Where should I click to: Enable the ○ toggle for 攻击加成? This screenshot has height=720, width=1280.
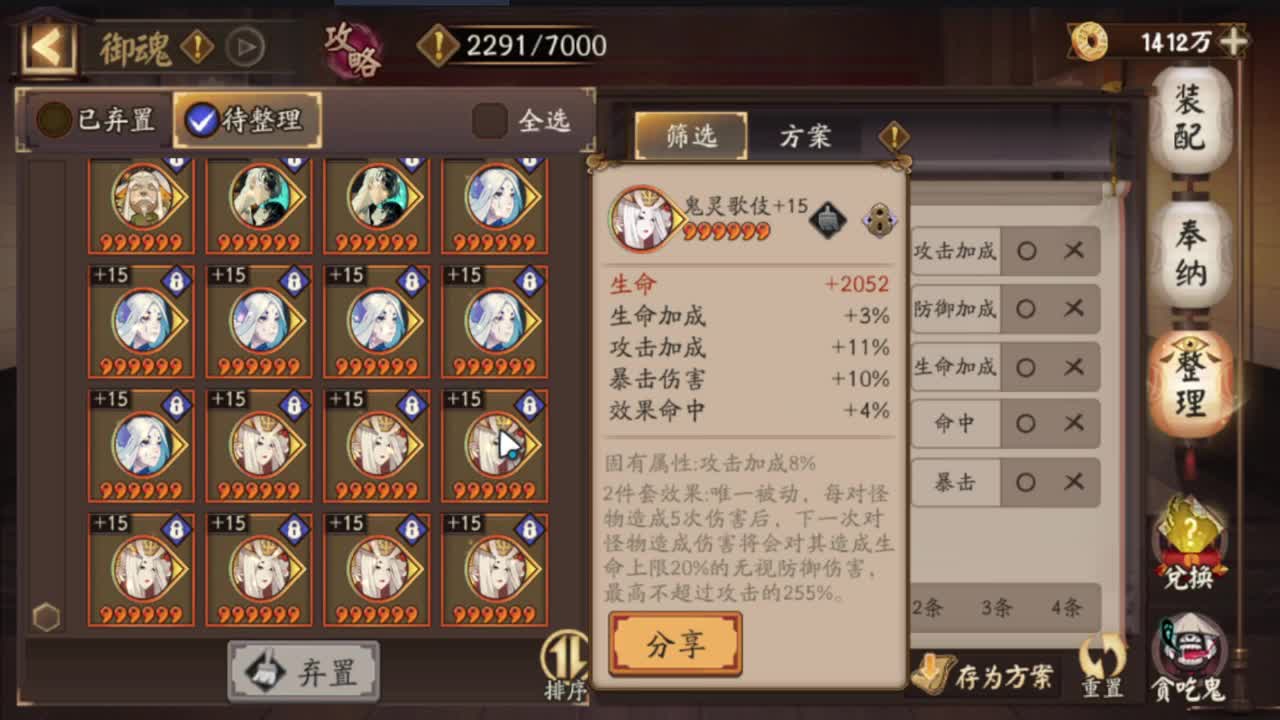pyautogui.click(x=1027, y=252)
